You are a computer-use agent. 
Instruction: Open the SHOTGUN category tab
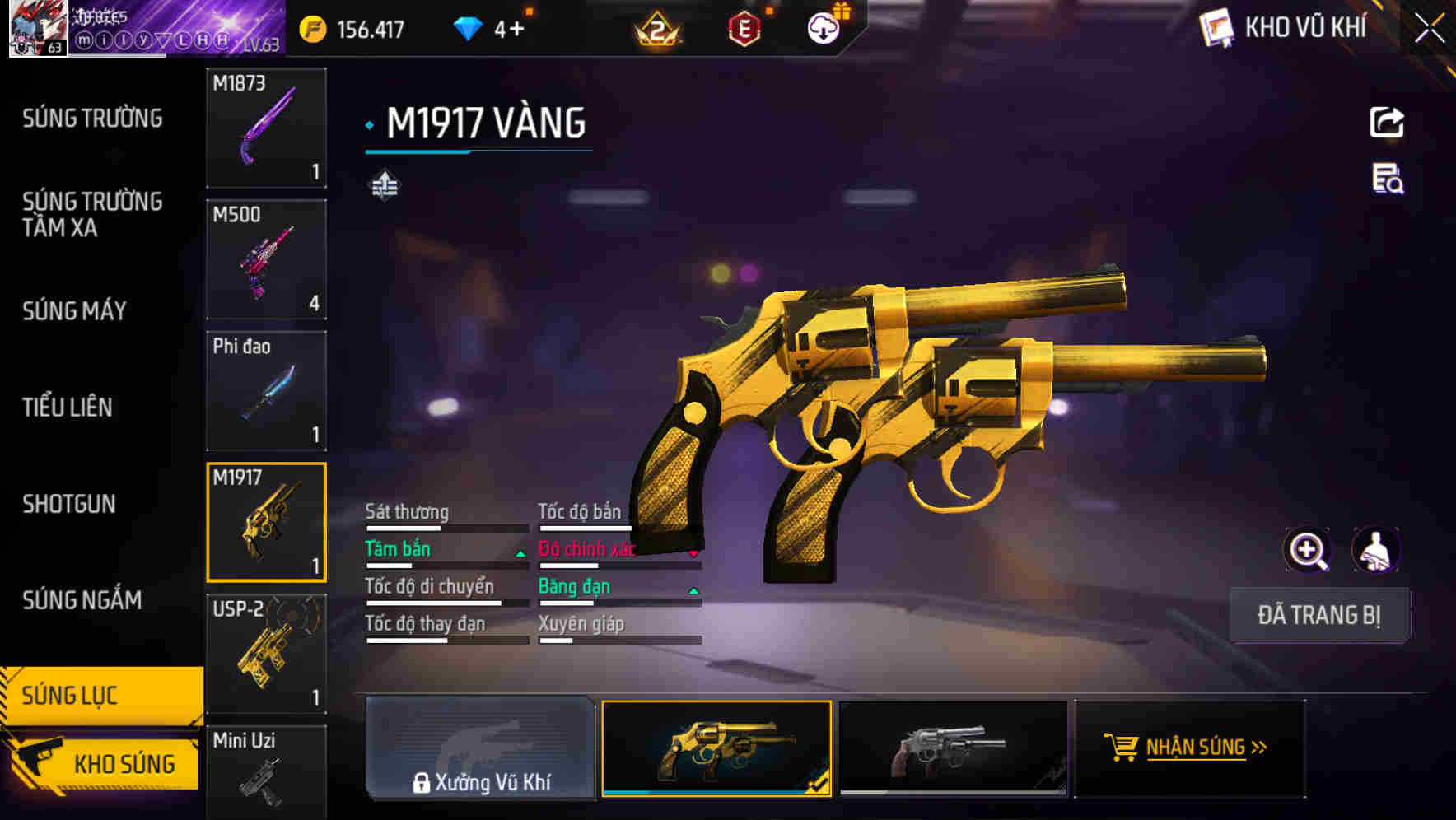click(x=70, y=504)
